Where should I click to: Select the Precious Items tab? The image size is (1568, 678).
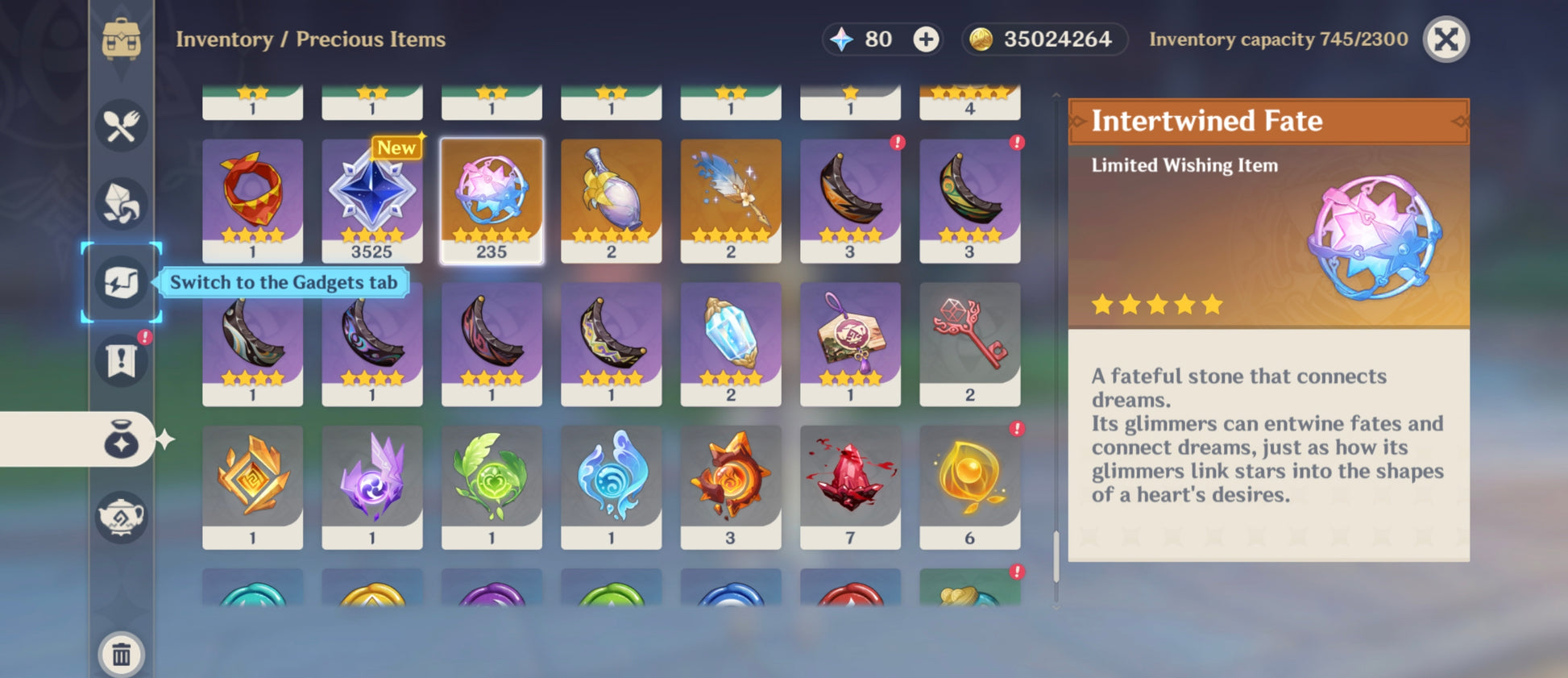click(121, 440)
